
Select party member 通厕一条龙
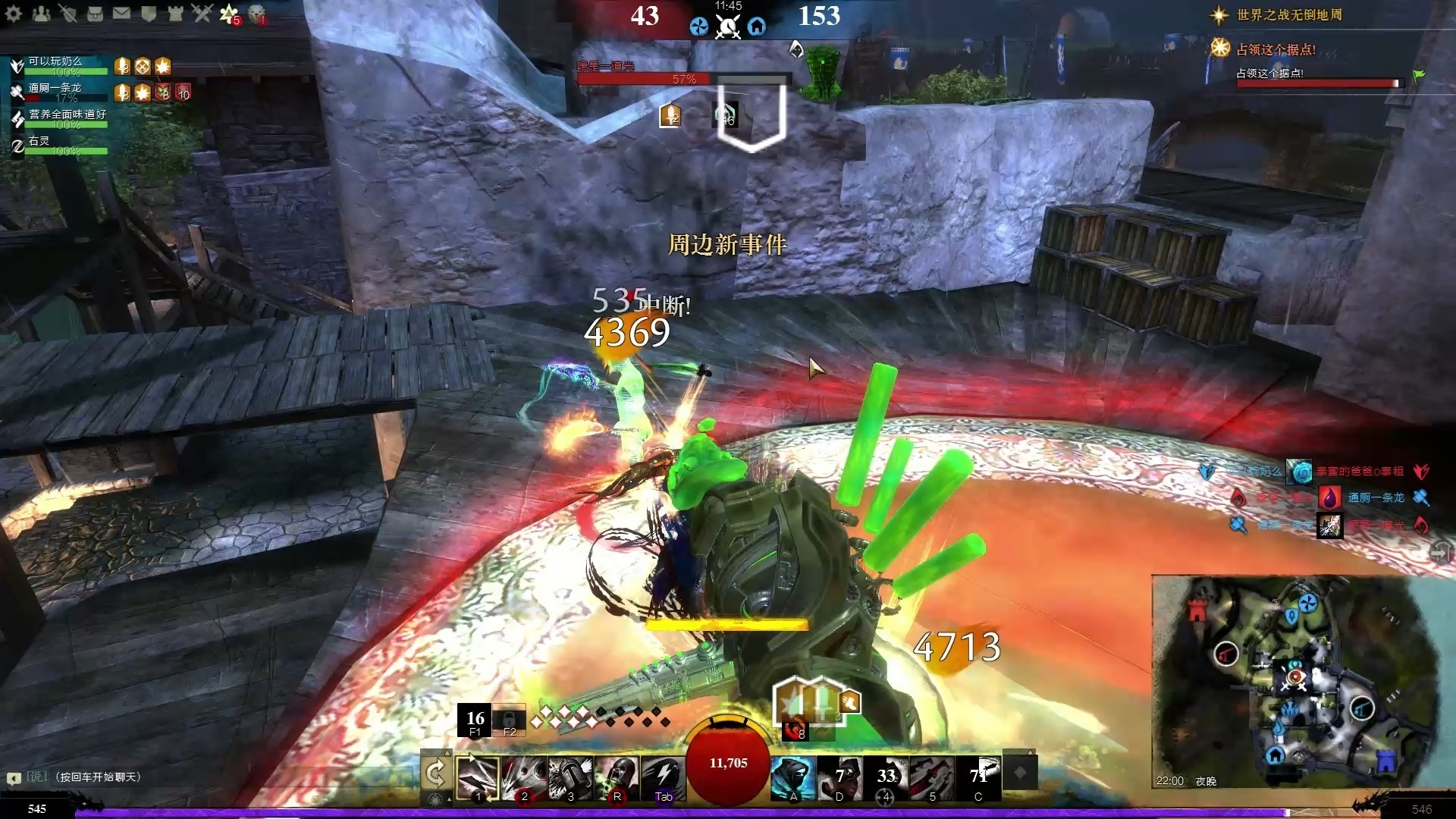(x=55, y=88)
